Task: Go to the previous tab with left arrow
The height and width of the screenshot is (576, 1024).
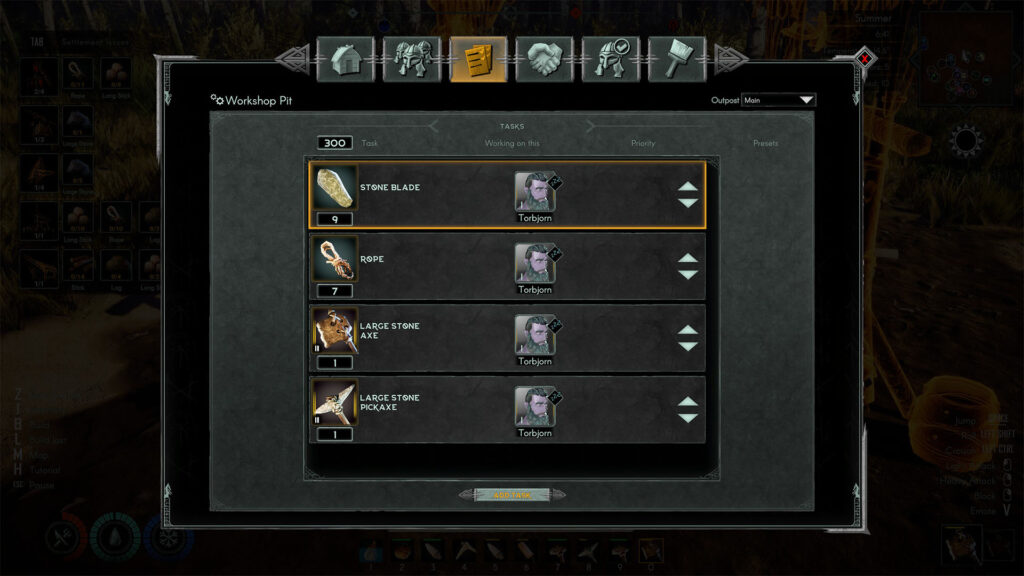Action: pyautogui.click(x=292, y=59)
